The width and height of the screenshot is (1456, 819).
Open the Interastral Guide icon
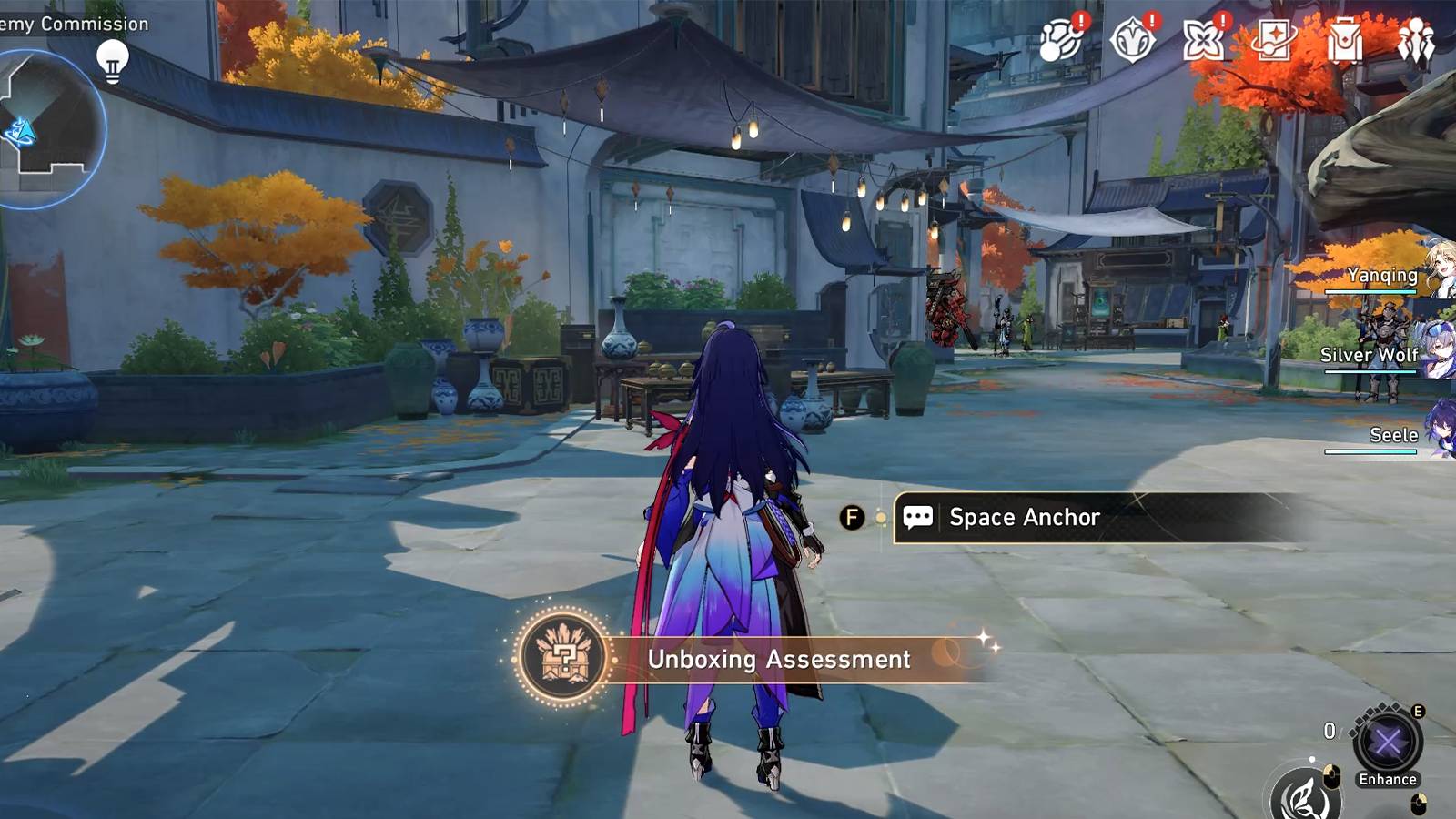(x=1060, y=39)
